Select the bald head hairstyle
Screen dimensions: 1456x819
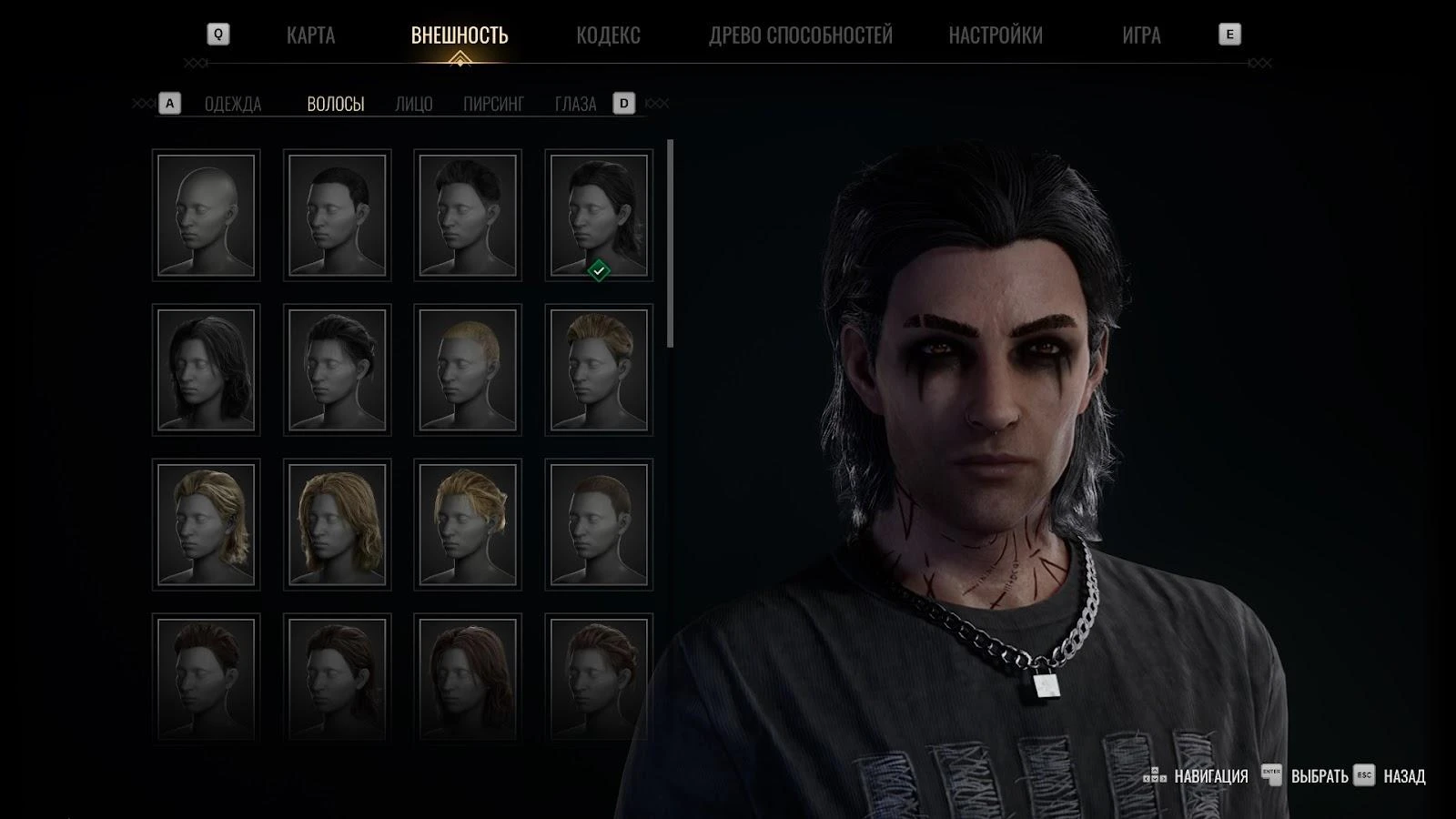coord(207,215)
